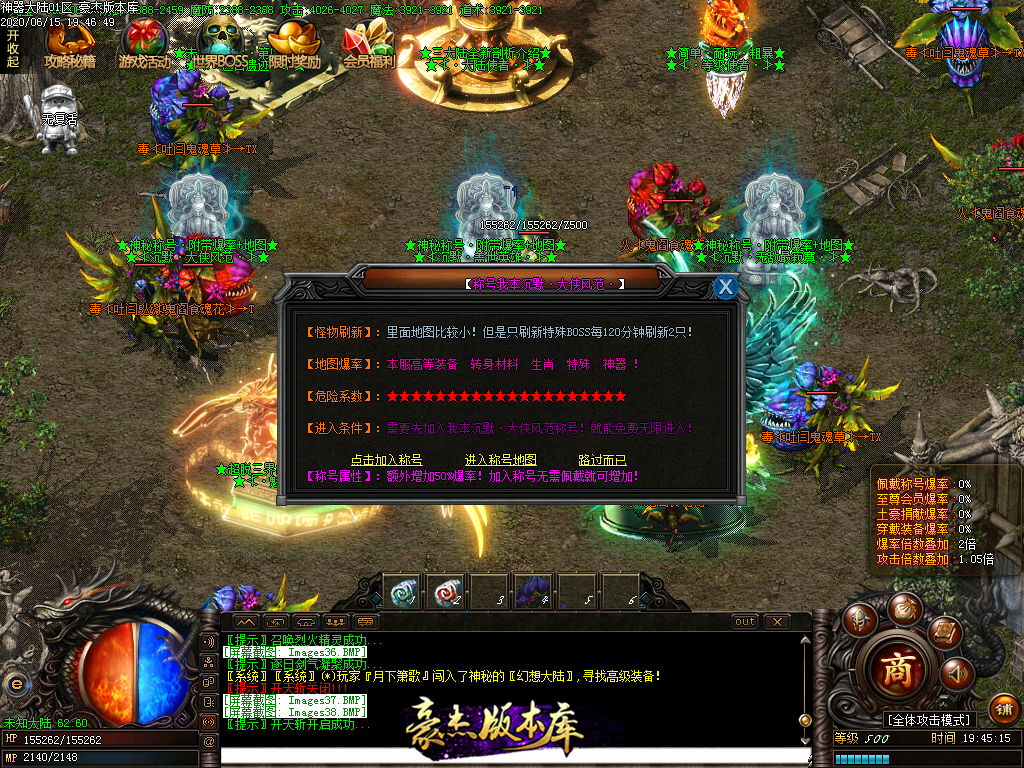Close the chat panel with its X button
1024x768 pixels.
[777, 621]
